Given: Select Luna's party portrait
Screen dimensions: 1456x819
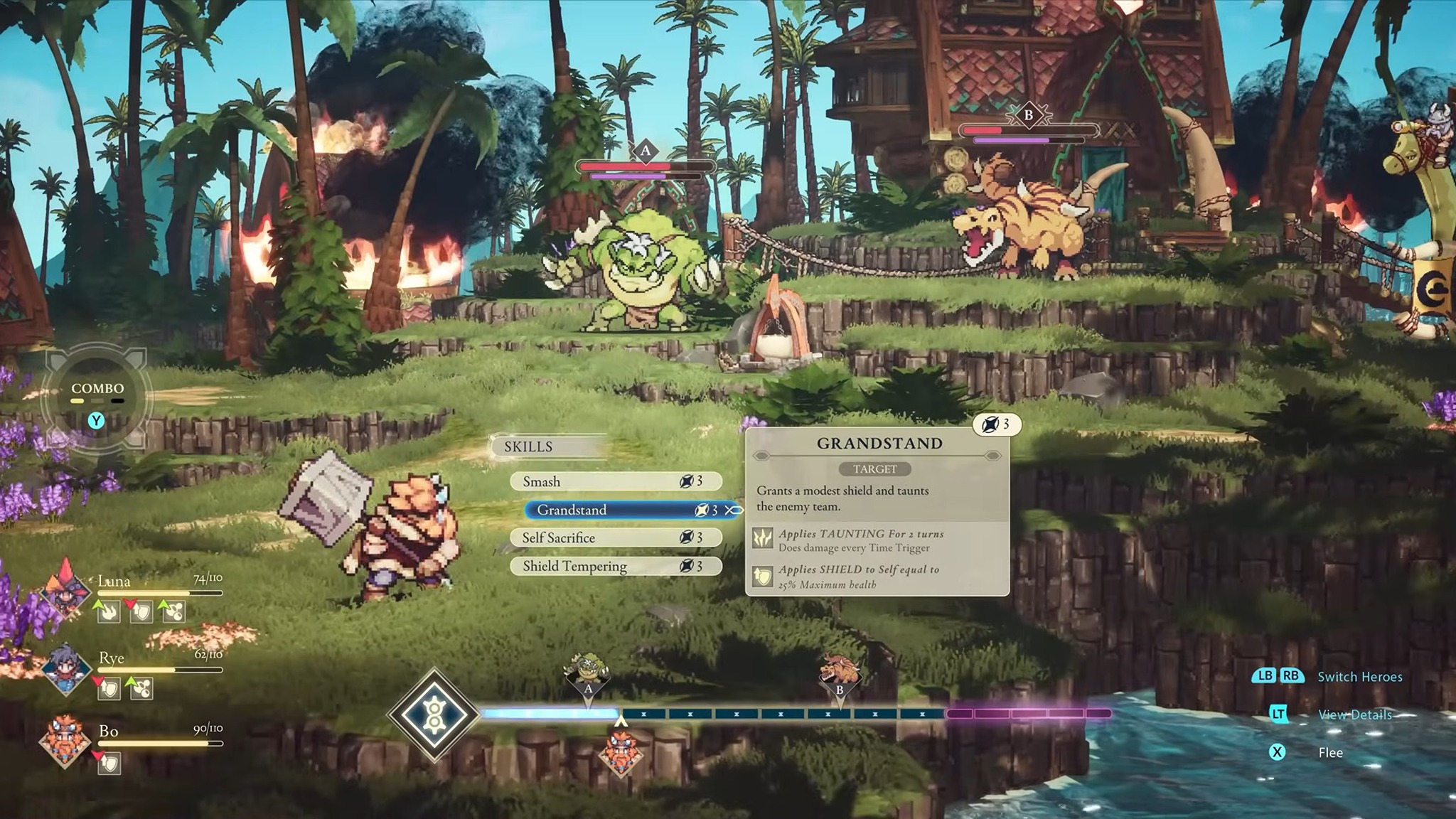Looking at the screenshot, I should coord(65,589).
